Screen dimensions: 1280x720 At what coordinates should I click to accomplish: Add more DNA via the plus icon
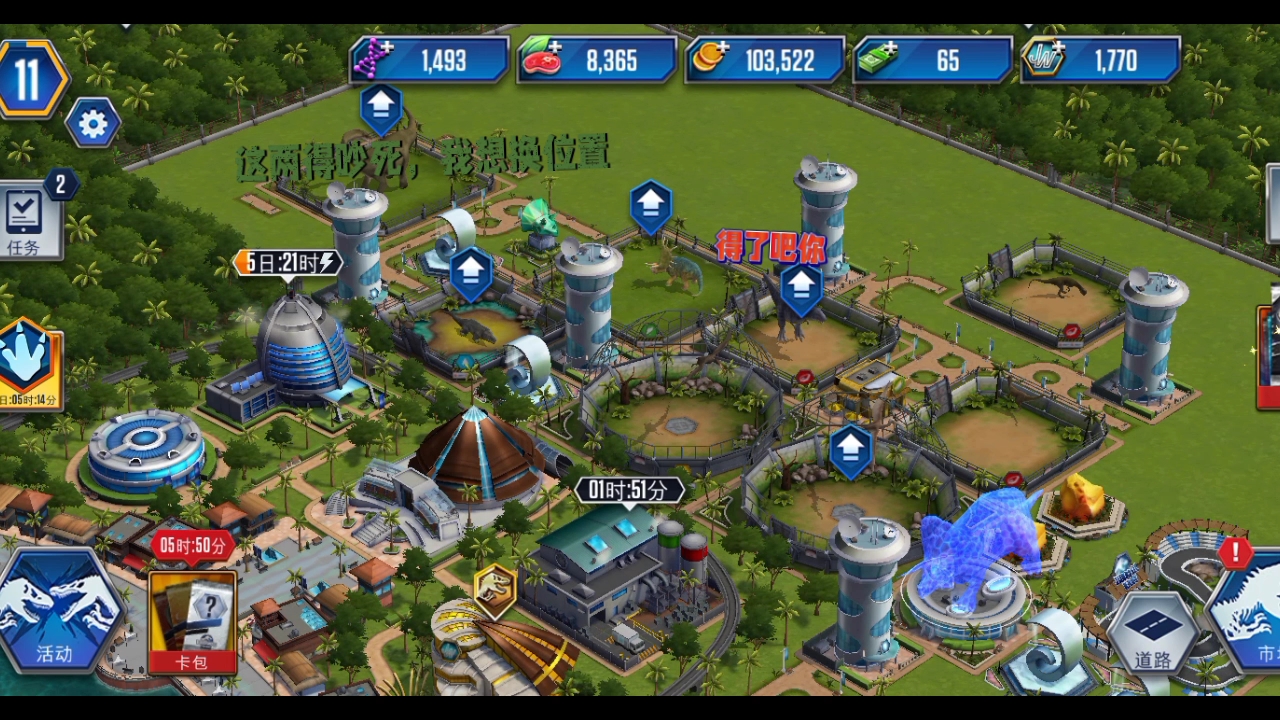click(374, 59)
